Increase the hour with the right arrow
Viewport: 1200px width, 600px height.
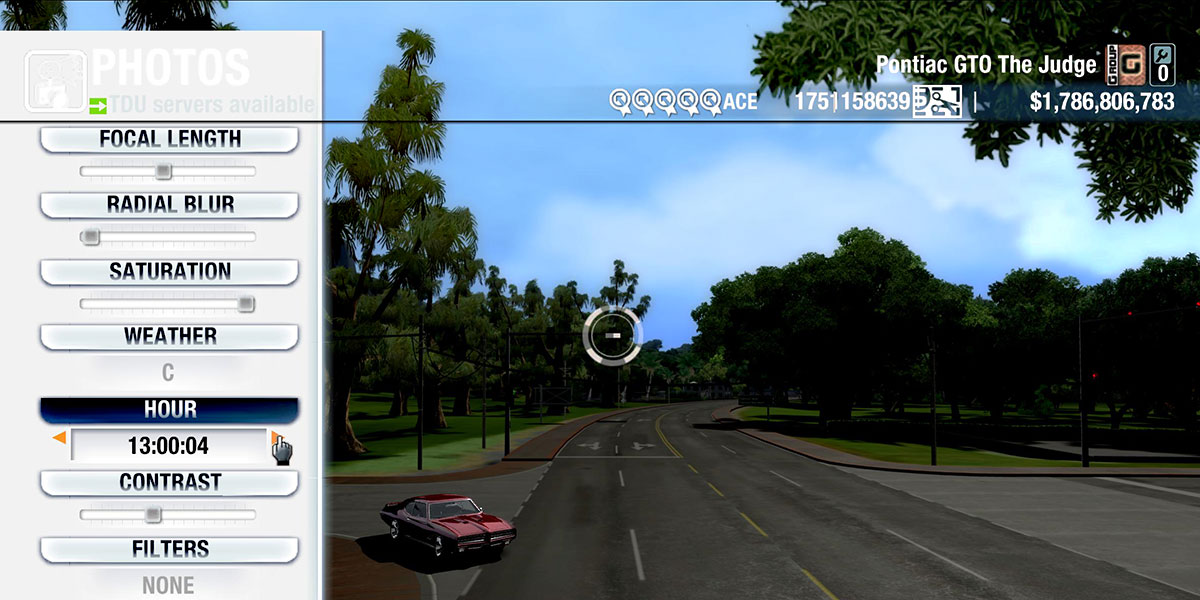(x=274, y=438)
